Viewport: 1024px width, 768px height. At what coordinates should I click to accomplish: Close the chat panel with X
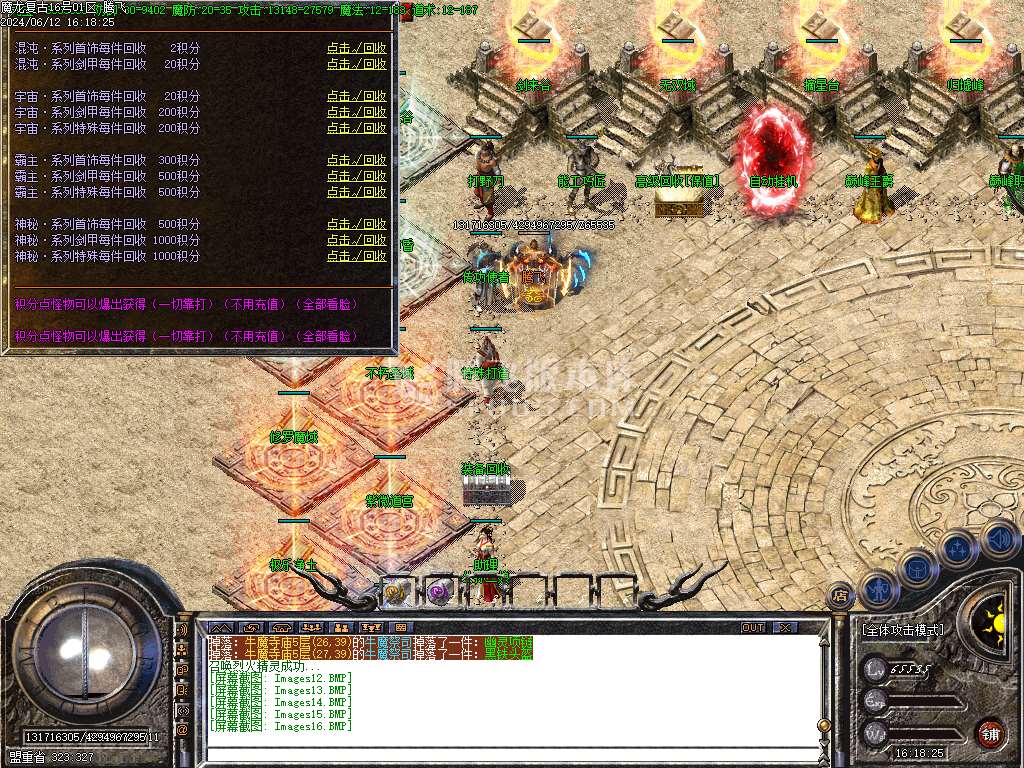pos(785,628)
